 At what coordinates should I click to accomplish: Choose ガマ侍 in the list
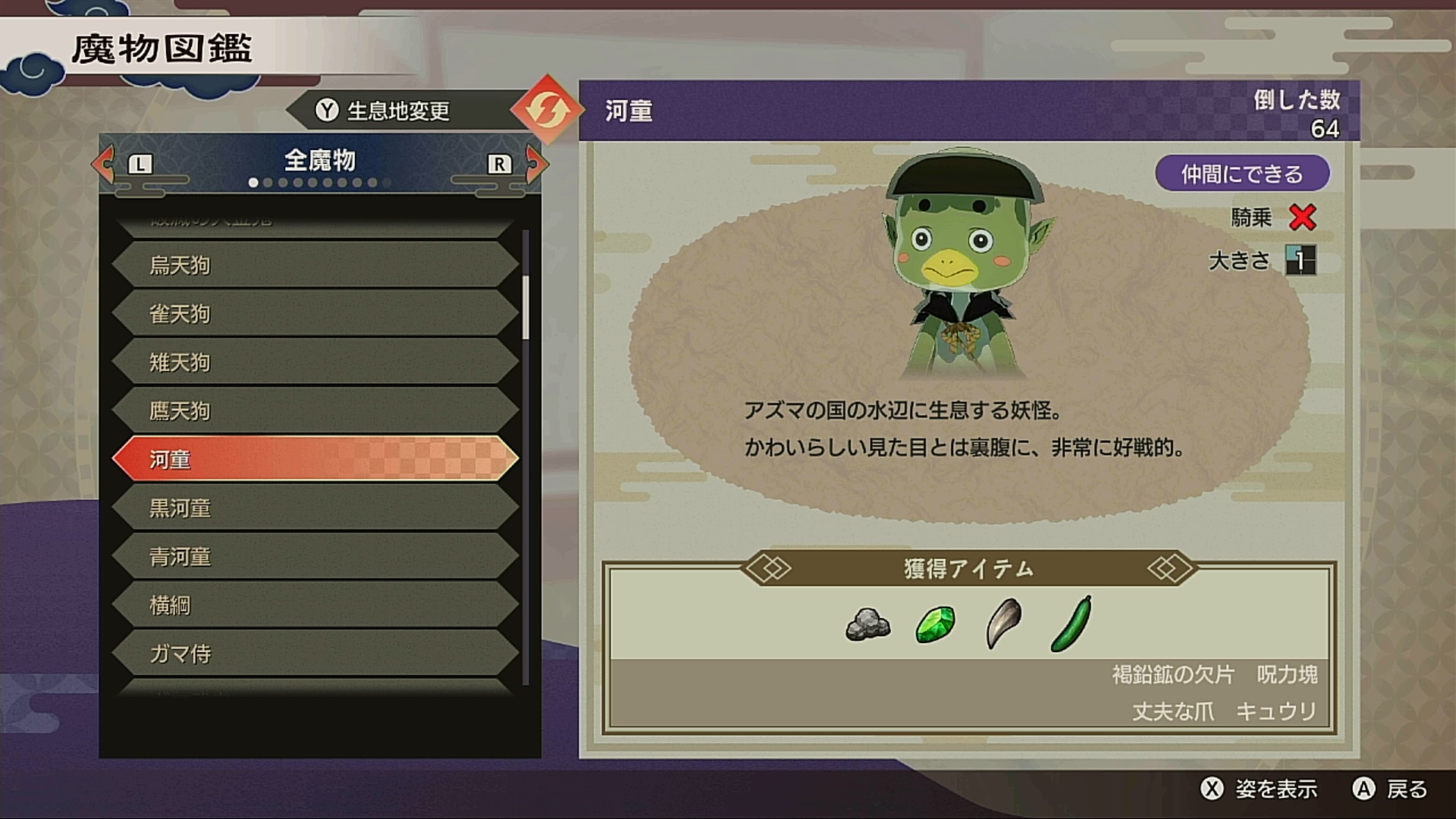coord(315,653)
